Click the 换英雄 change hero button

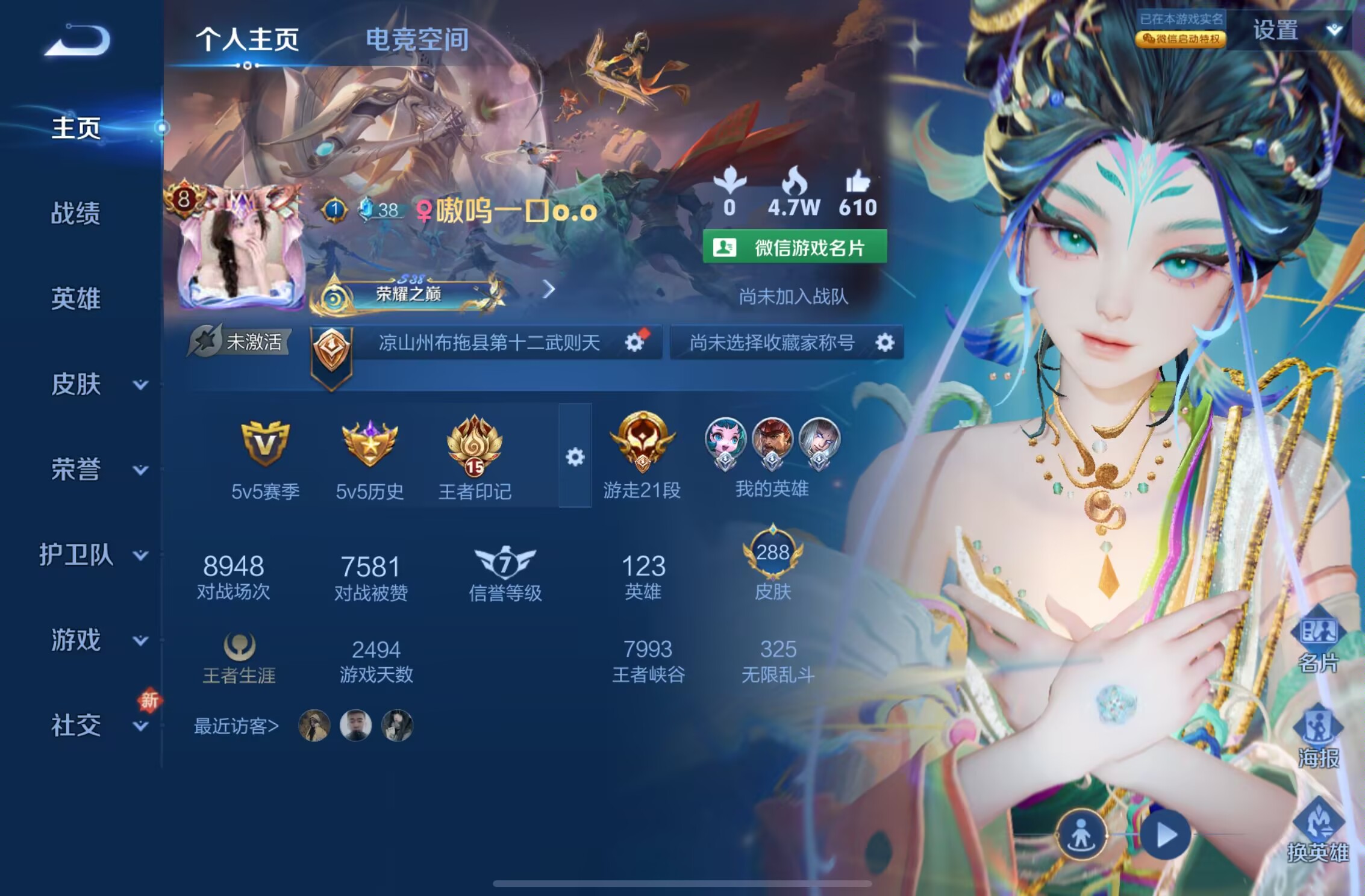(1318, 831)
